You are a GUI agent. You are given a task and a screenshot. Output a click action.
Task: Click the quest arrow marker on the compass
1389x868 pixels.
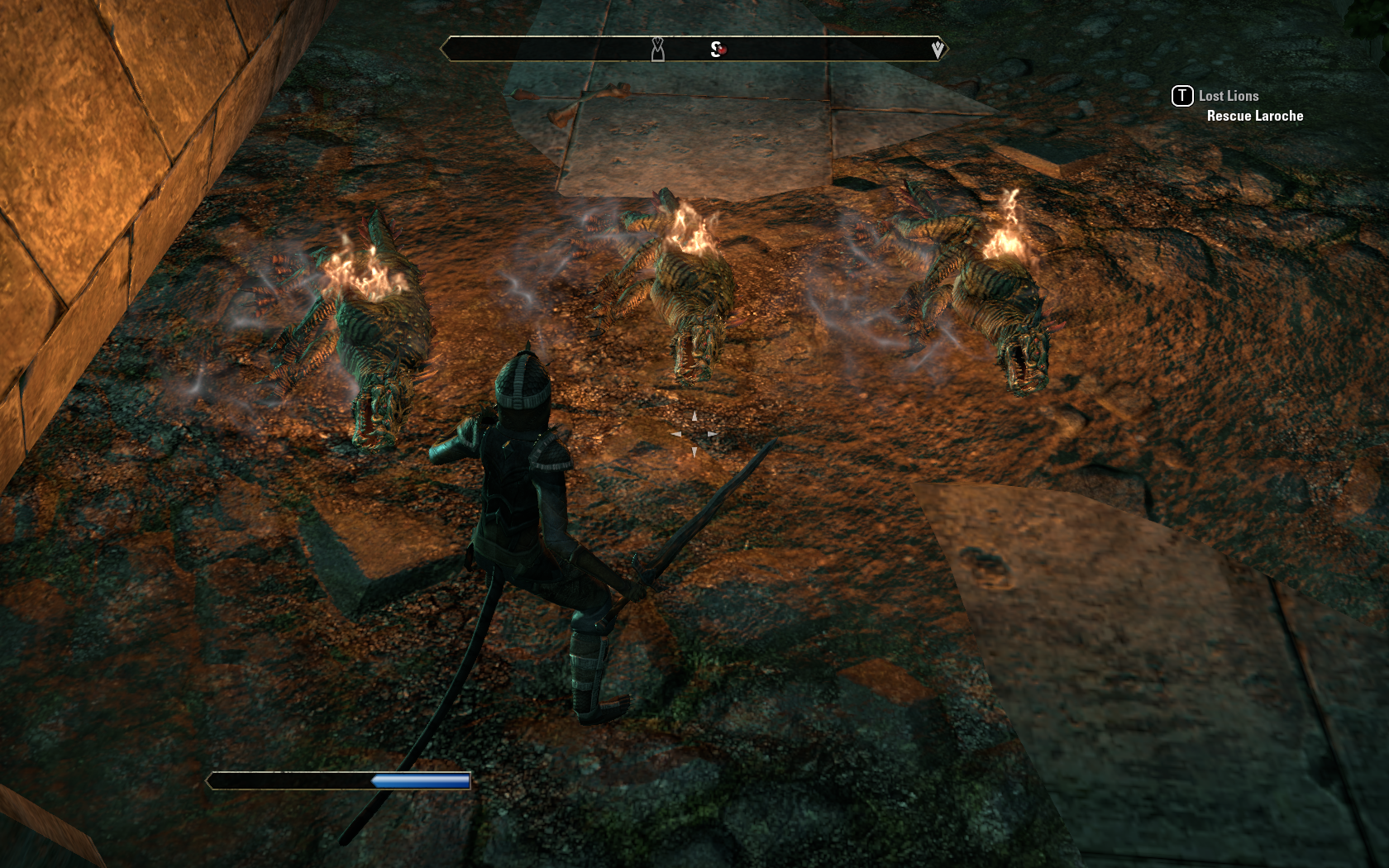[x=937, y=50]
